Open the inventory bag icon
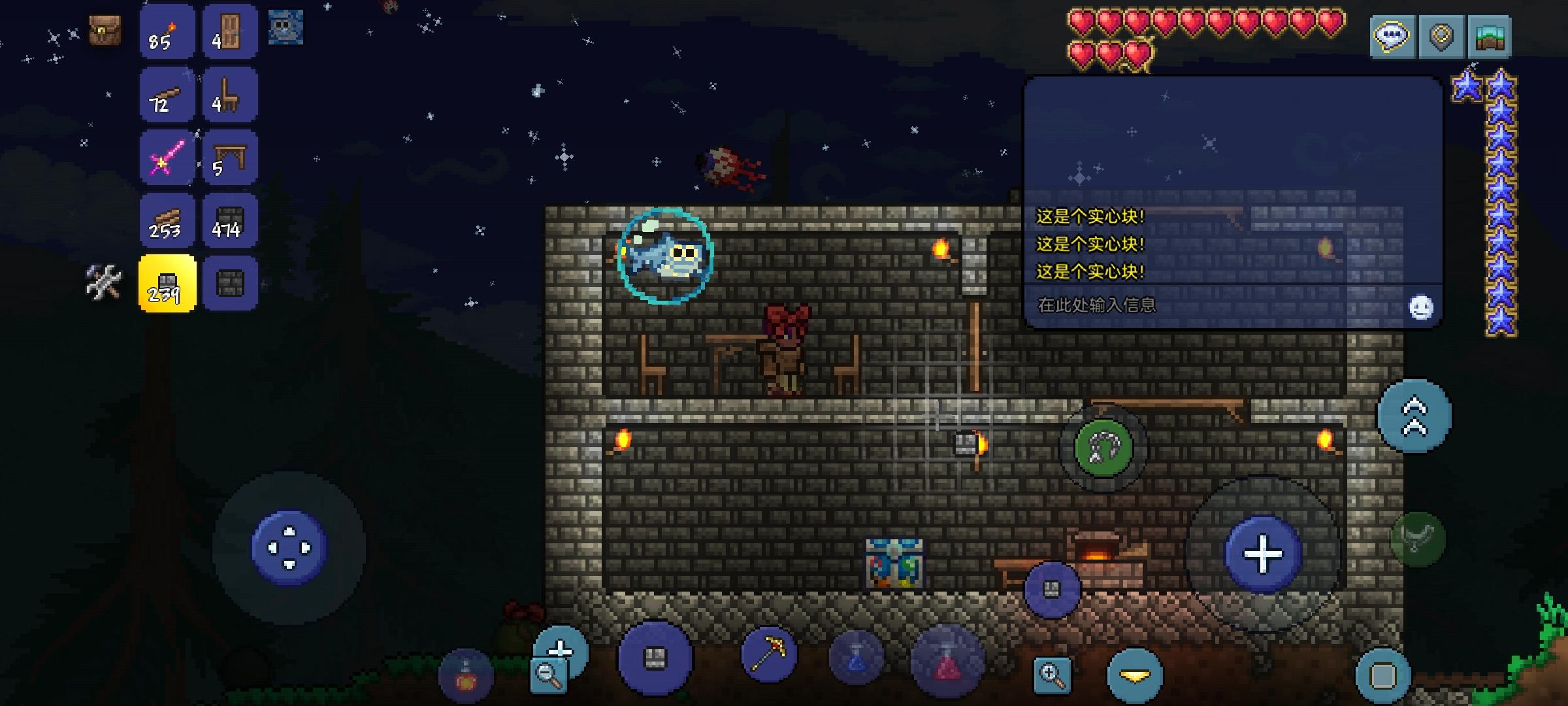 tap(105, 31)
